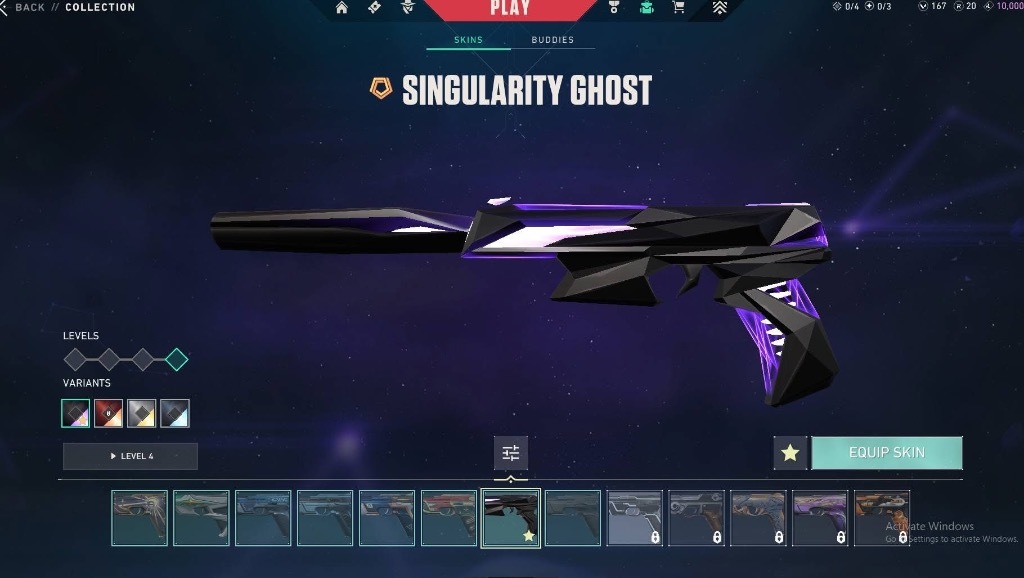Play the Level 4 preview video
Image resolution: width=1024 pixels, height=578 pixels.
coord(130,456)
